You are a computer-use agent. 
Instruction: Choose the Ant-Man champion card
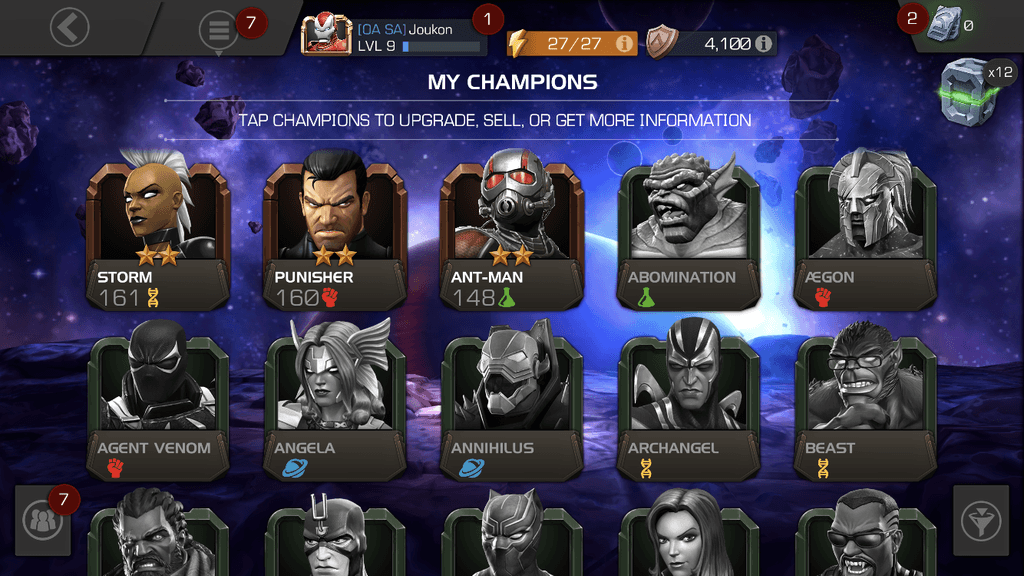point(511,236)
